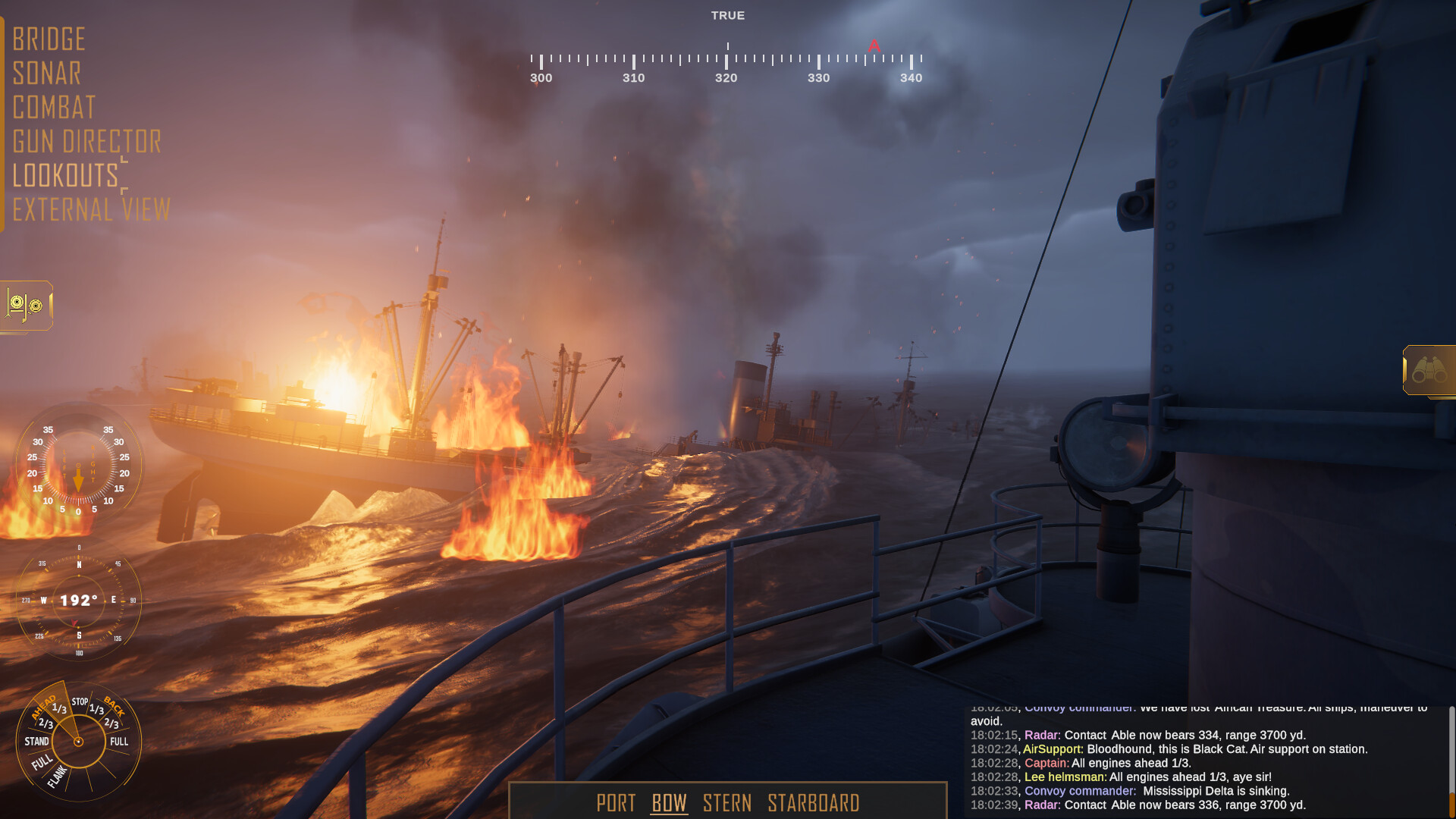
Task: Open the GUN DIRECTOR station
Action: tap(88, 143)
